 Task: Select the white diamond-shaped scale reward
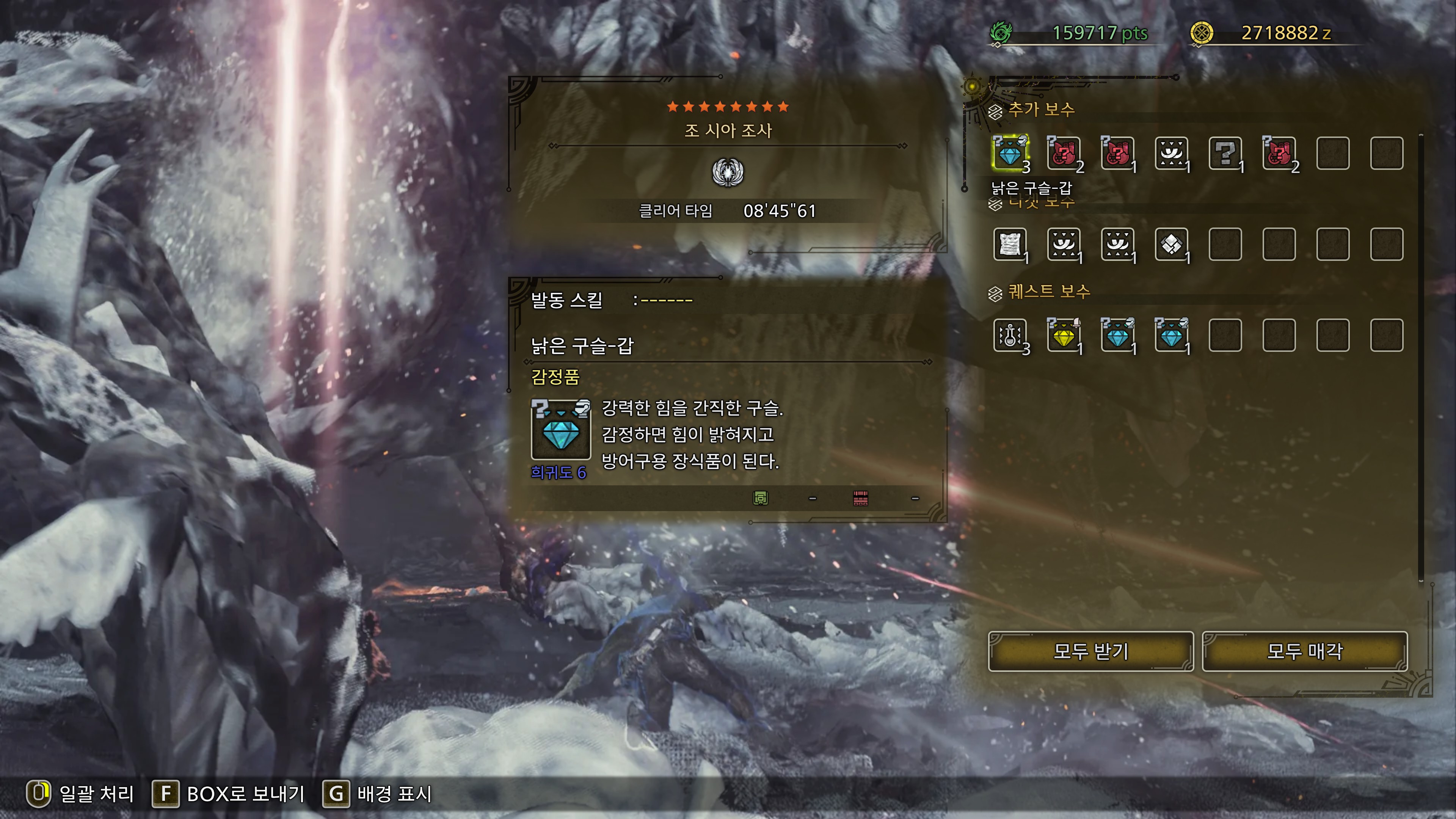point(1171,244)
